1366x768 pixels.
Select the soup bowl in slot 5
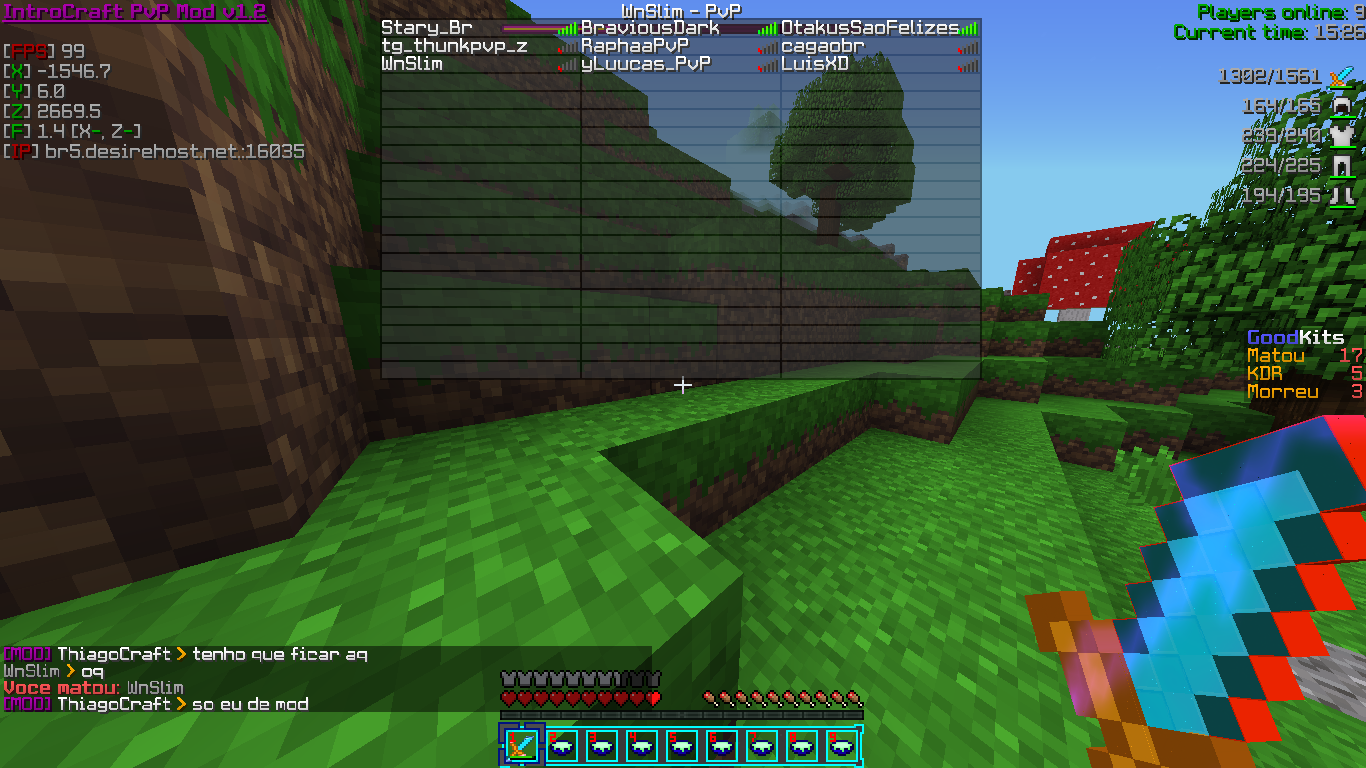point(681,745)
